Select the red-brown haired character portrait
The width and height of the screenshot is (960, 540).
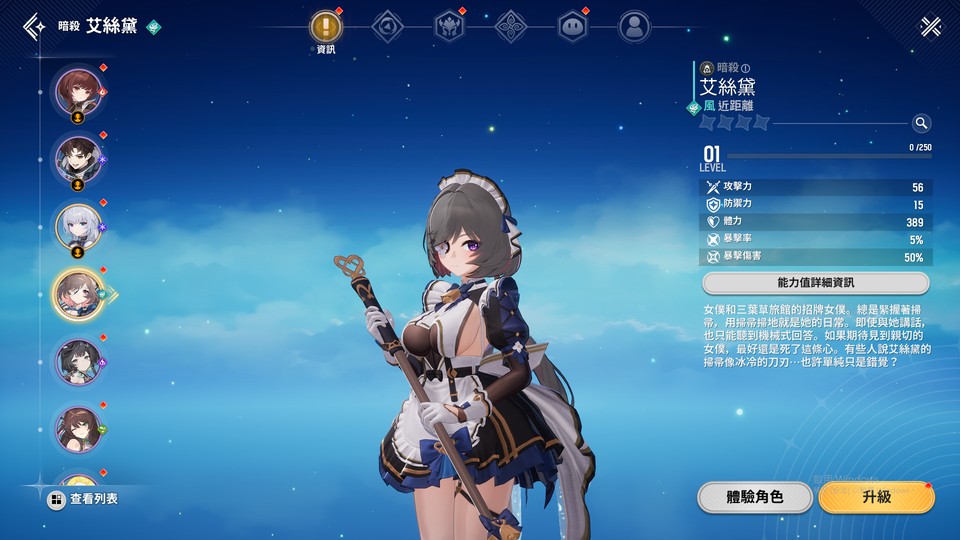(77, 90)
